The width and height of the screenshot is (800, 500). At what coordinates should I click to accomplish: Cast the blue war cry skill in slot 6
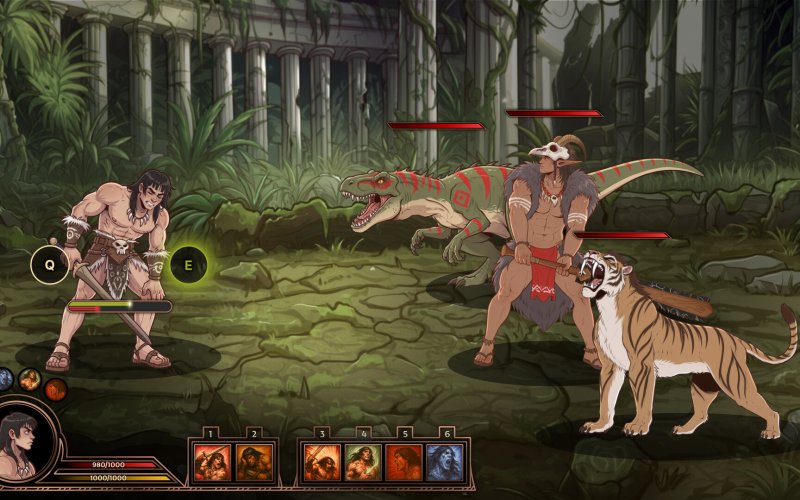(445, 463)
